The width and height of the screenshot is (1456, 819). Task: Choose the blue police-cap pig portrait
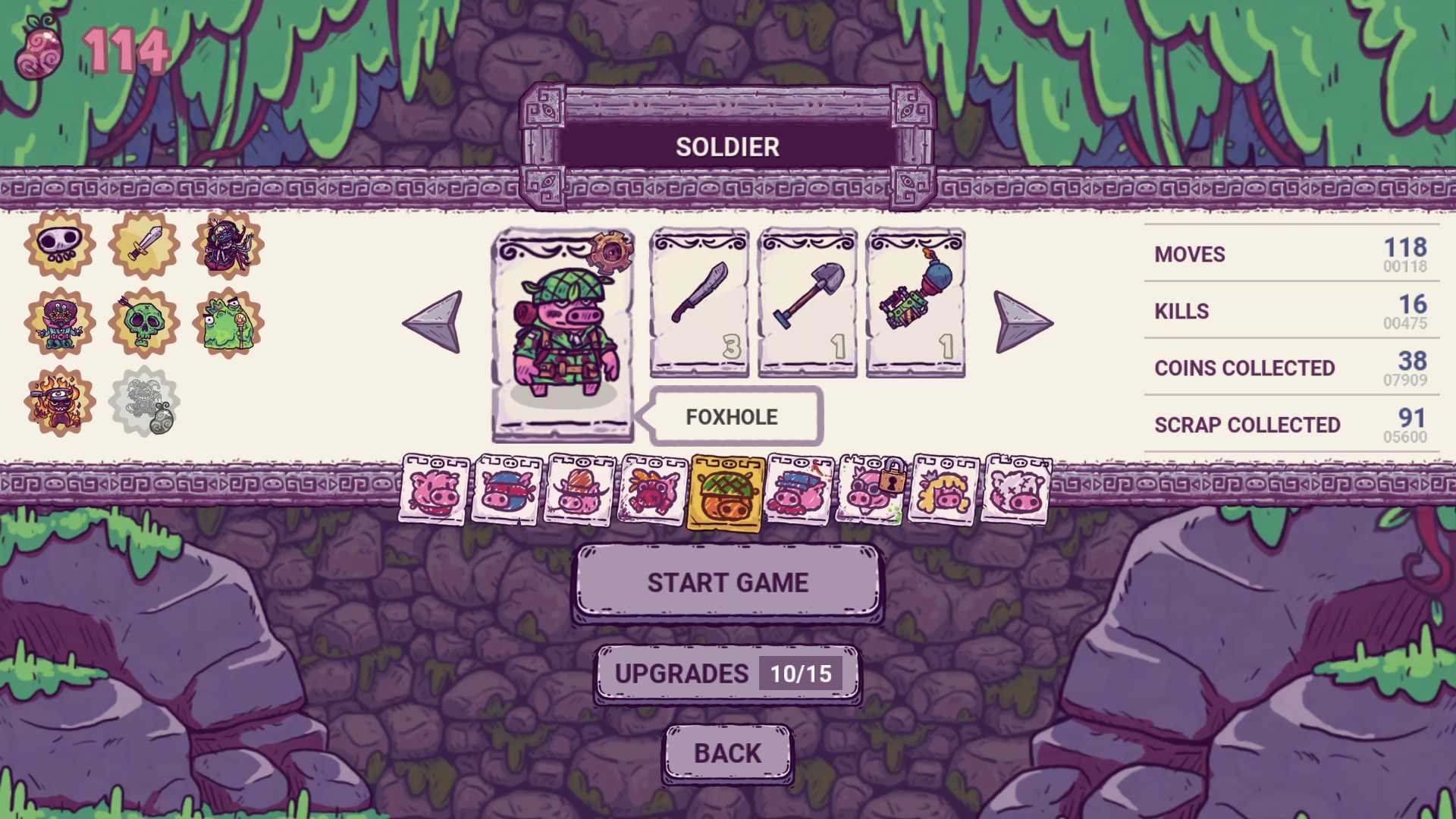tap(799, 490)
